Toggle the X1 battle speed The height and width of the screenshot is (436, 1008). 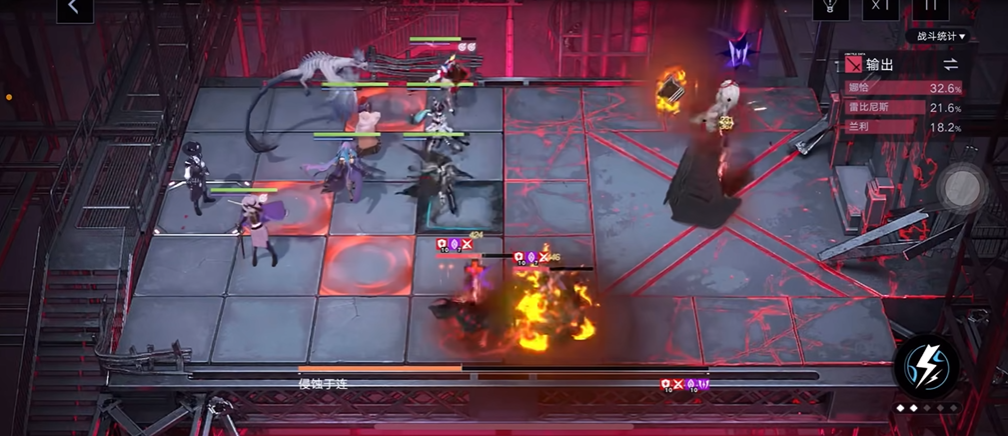click(x=880, y=7)
